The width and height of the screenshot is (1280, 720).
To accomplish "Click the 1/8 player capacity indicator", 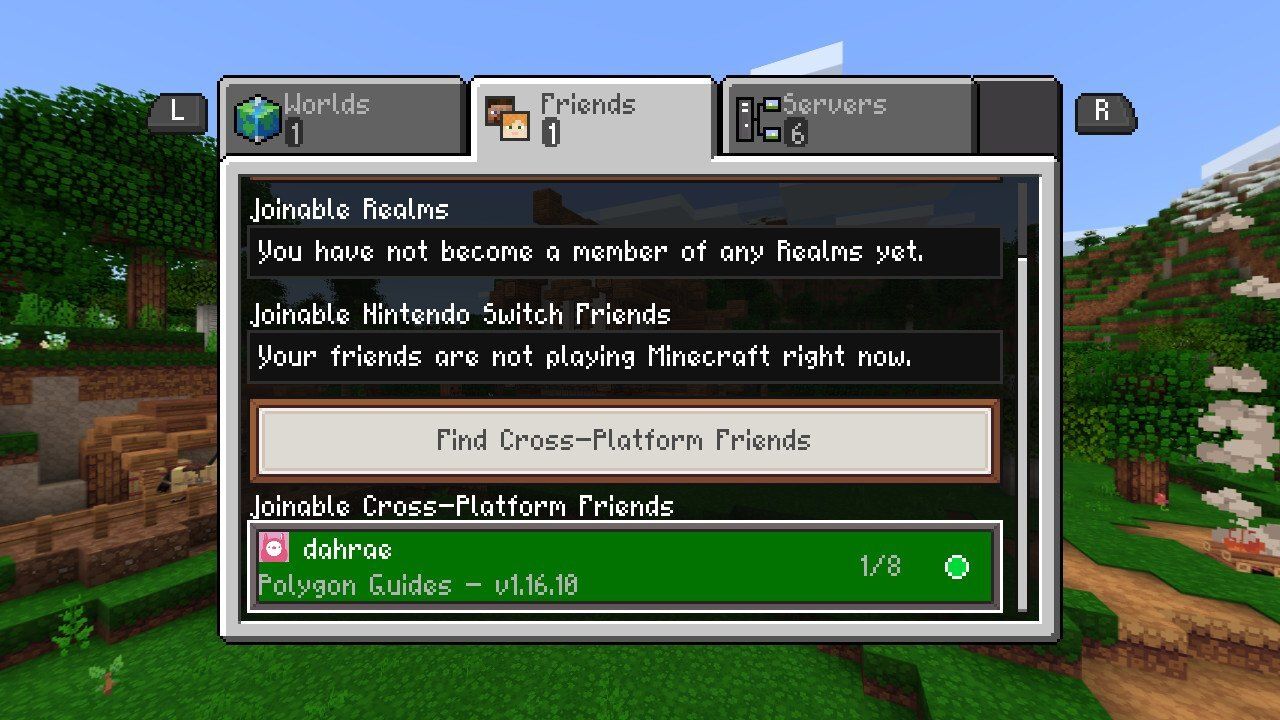I will pos(877,567).
